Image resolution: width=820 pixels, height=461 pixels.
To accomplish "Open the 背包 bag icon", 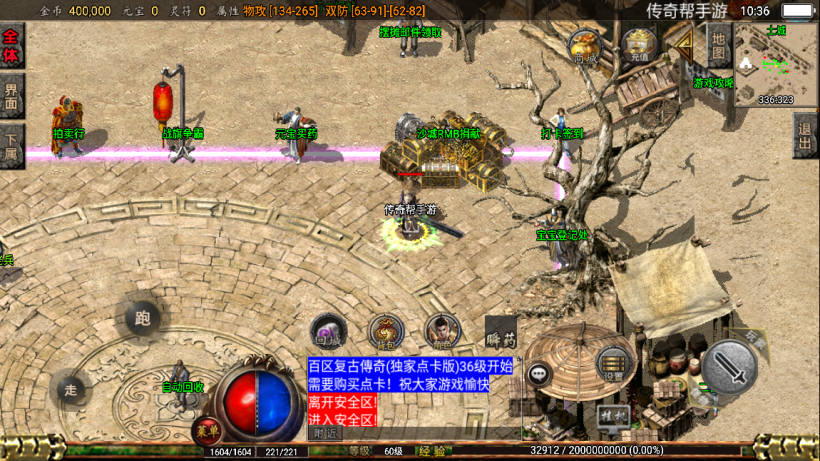I will coord(385,331).
